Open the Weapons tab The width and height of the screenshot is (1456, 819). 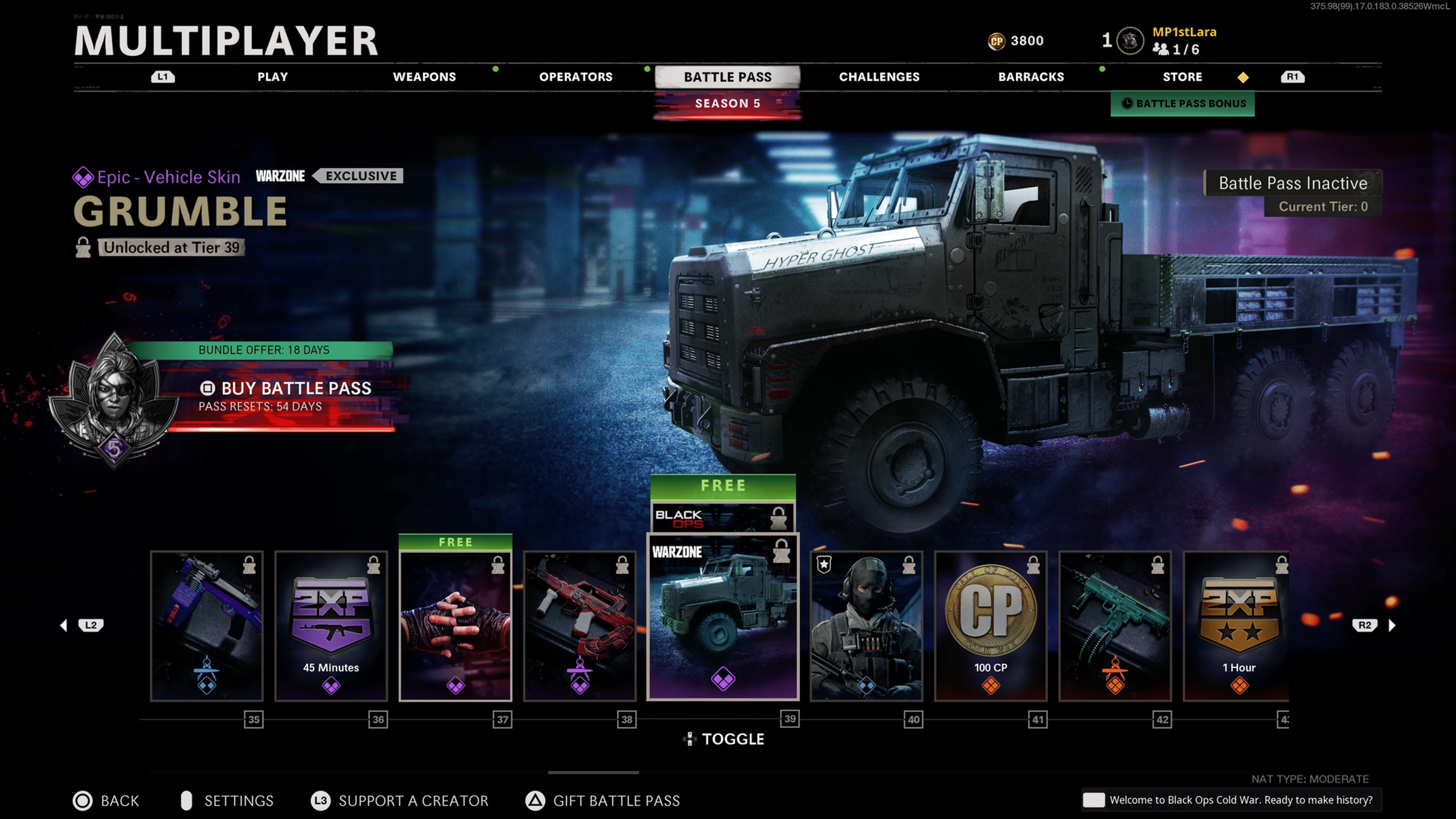[424, 77]
